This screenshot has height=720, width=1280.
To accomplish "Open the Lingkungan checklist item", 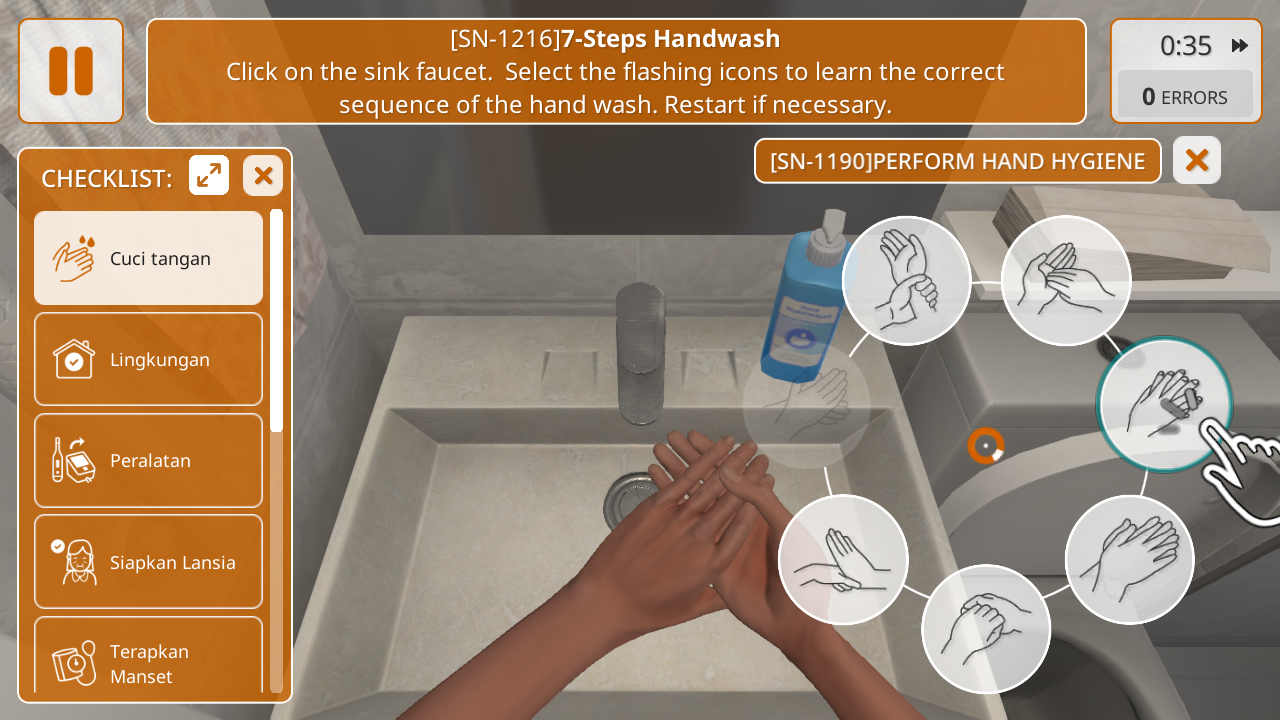I will click(148, 359).
